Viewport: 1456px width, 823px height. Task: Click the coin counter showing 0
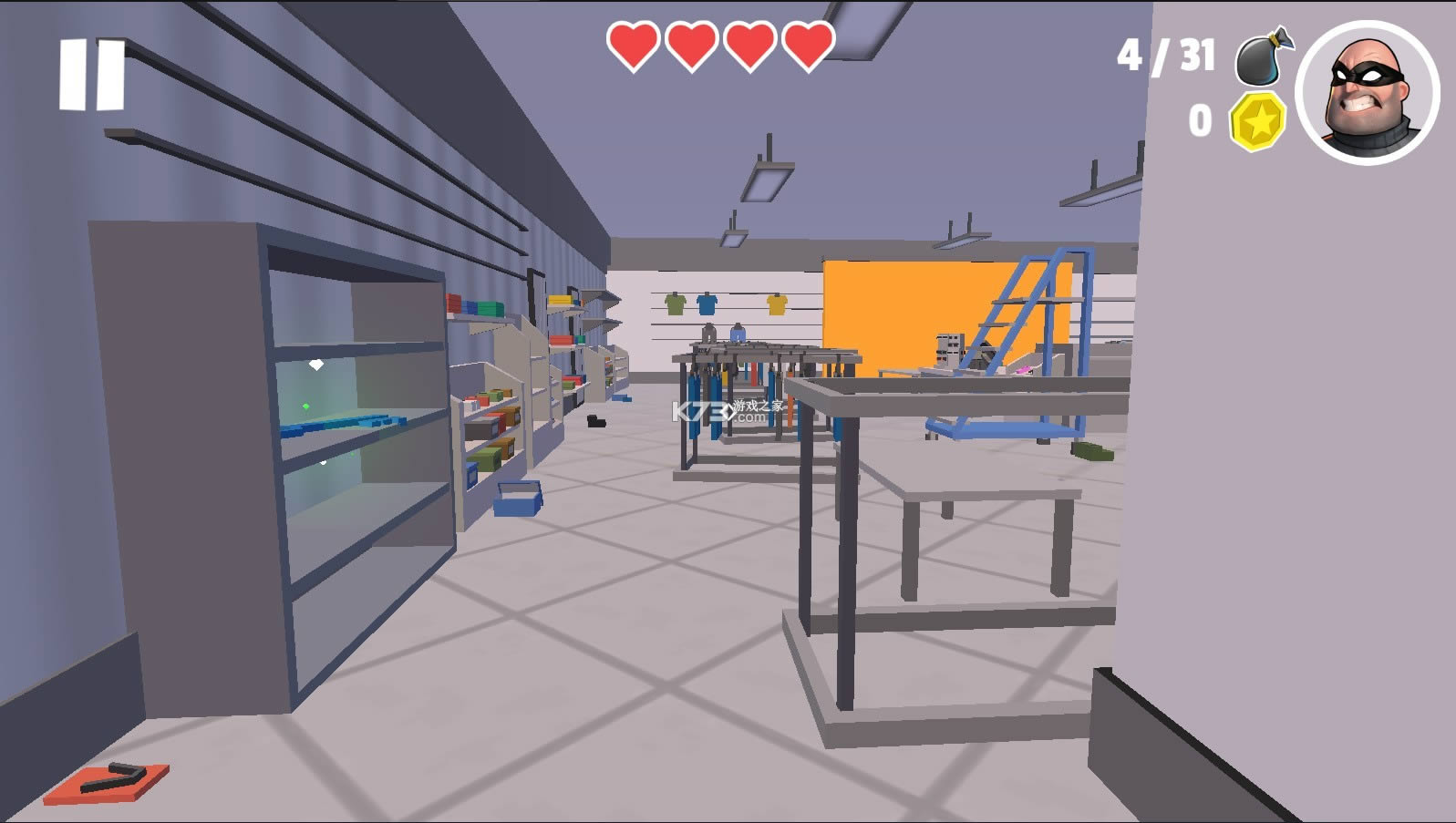coord(1202,121)
